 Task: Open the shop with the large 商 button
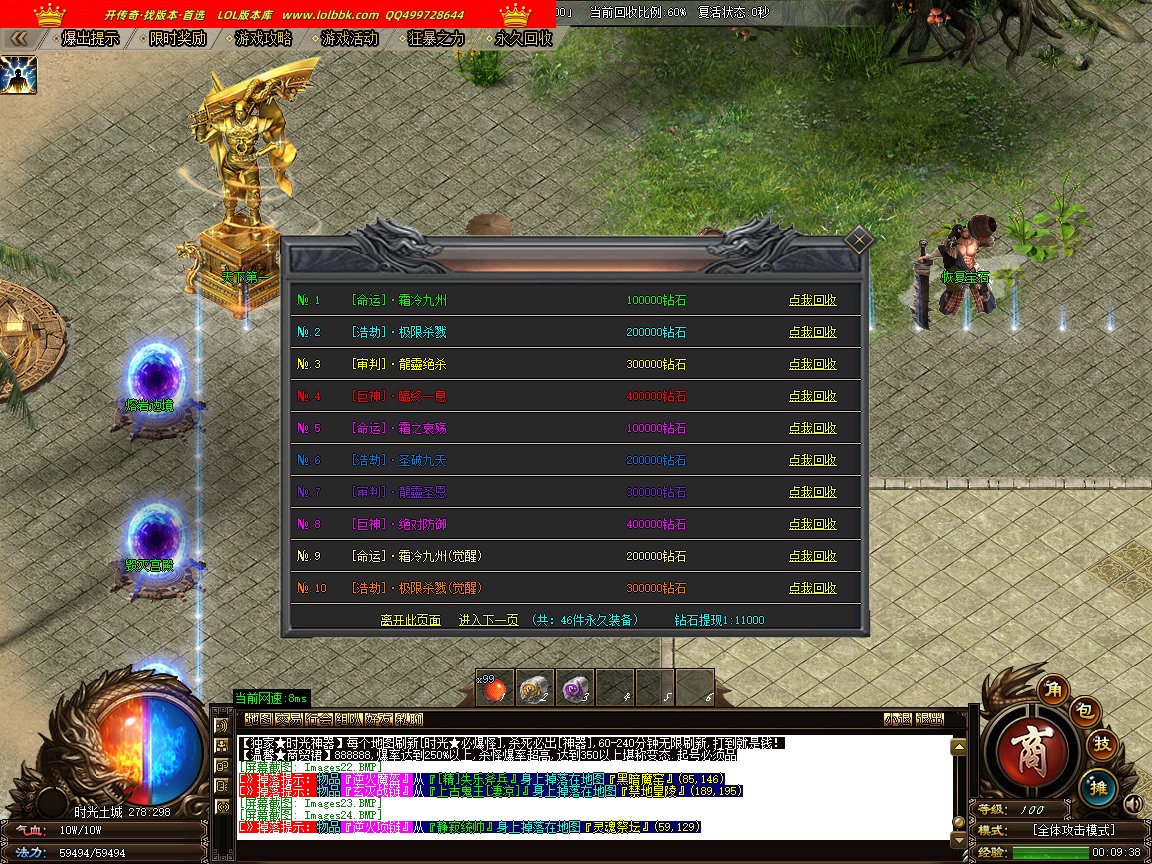point(1032,752)
